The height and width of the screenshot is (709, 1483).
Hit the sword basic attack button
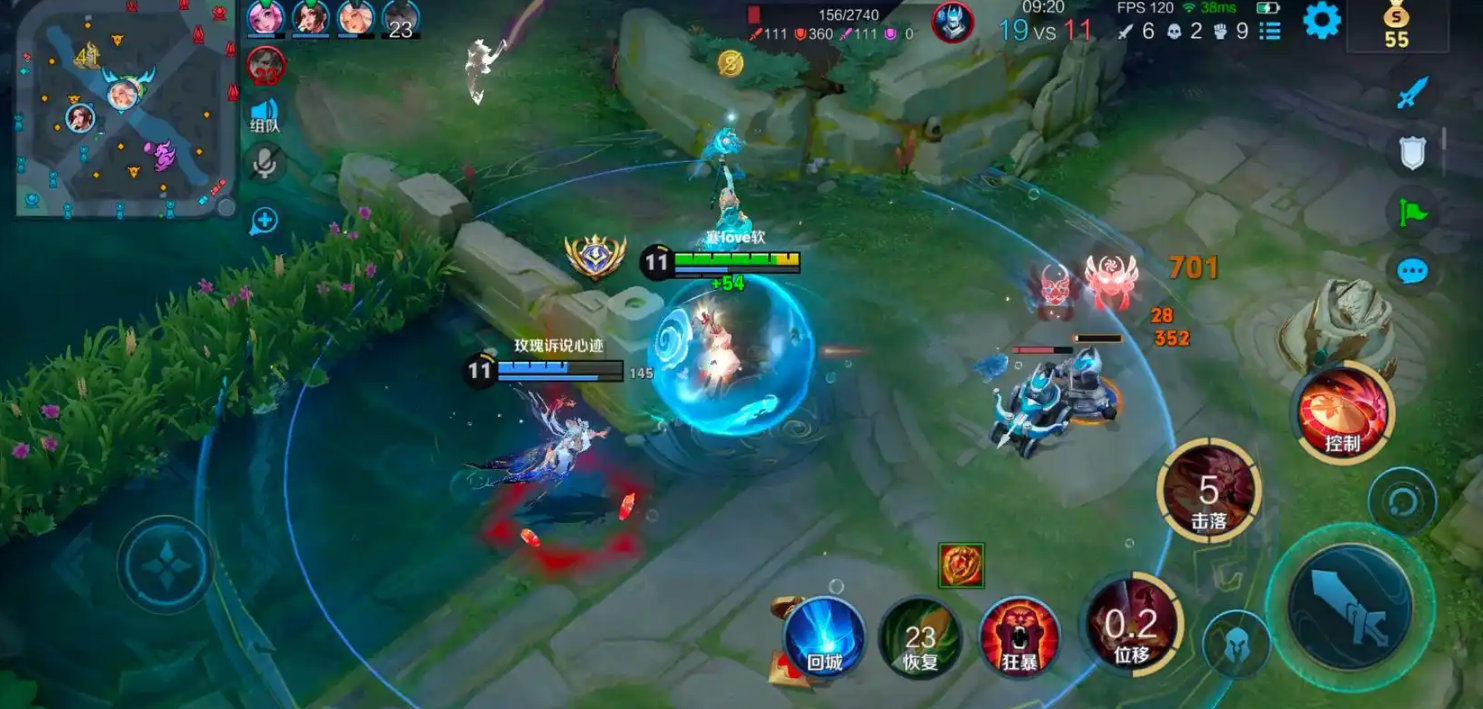click(x=1349, y=607)
